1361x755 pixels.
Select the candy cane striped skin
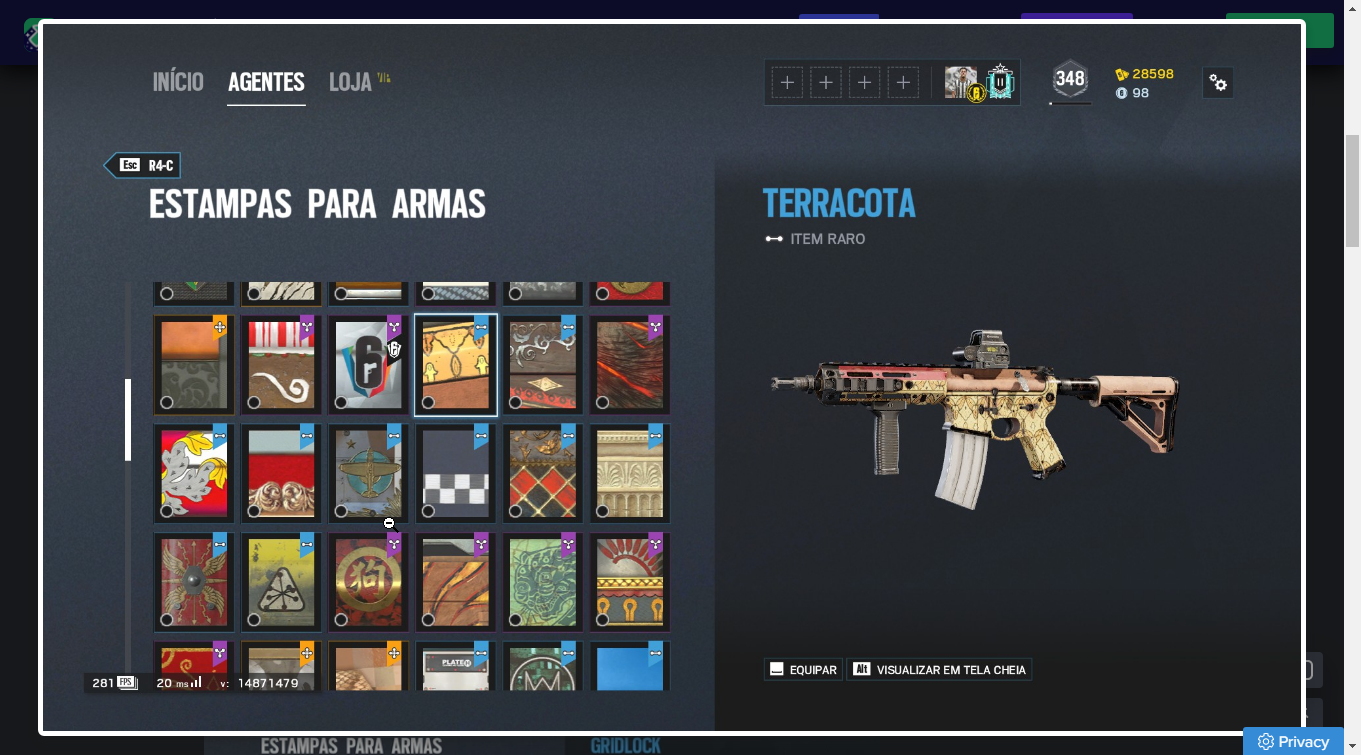tap(280, 364)
